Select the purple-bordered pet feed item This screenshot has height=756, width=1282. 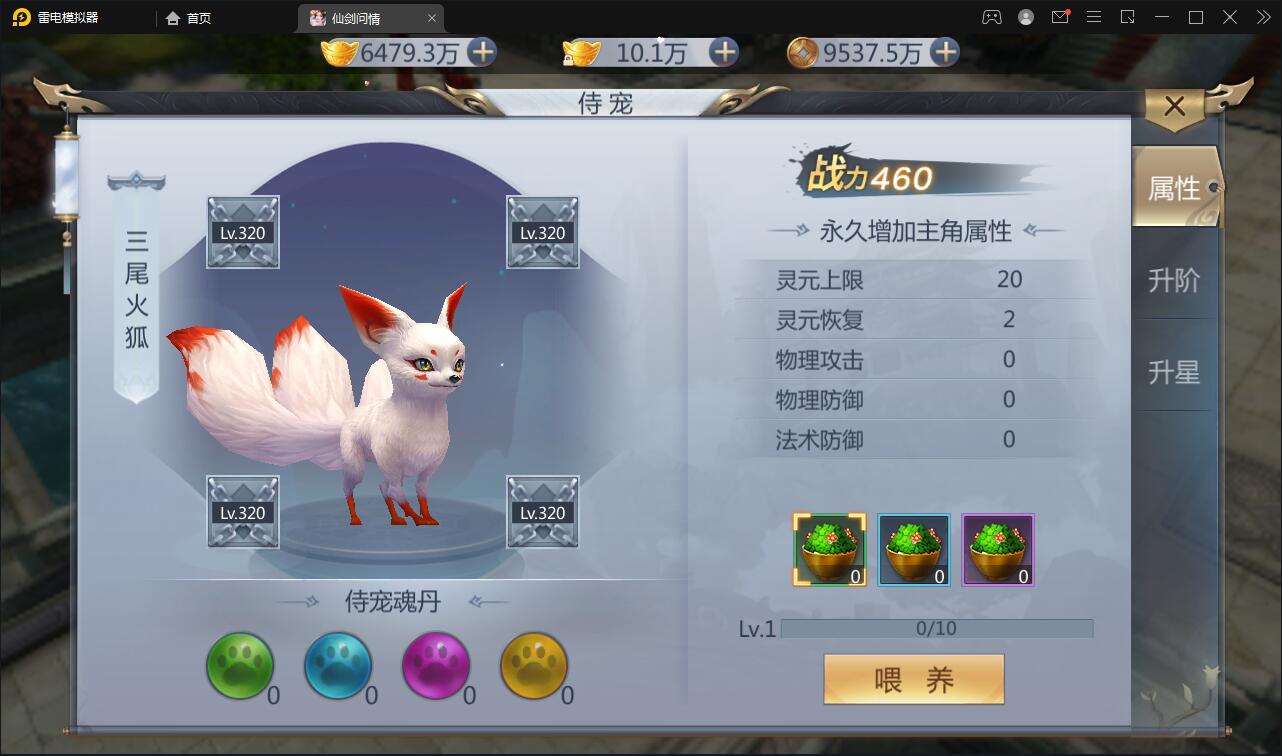click(997, 549)
